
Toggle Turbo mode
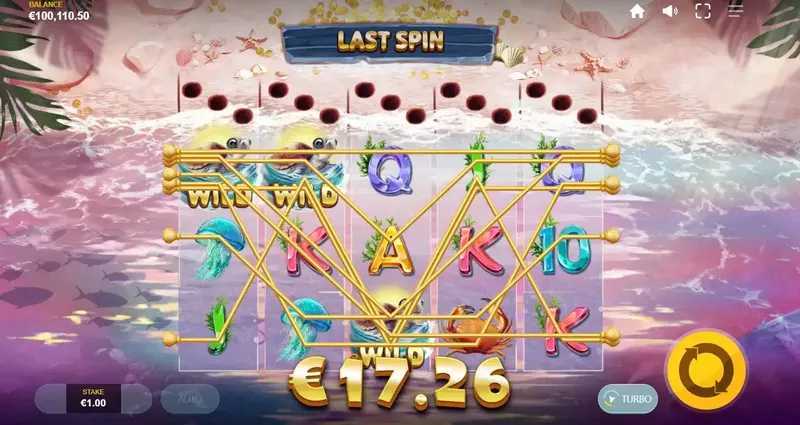(x=628, y=399)
